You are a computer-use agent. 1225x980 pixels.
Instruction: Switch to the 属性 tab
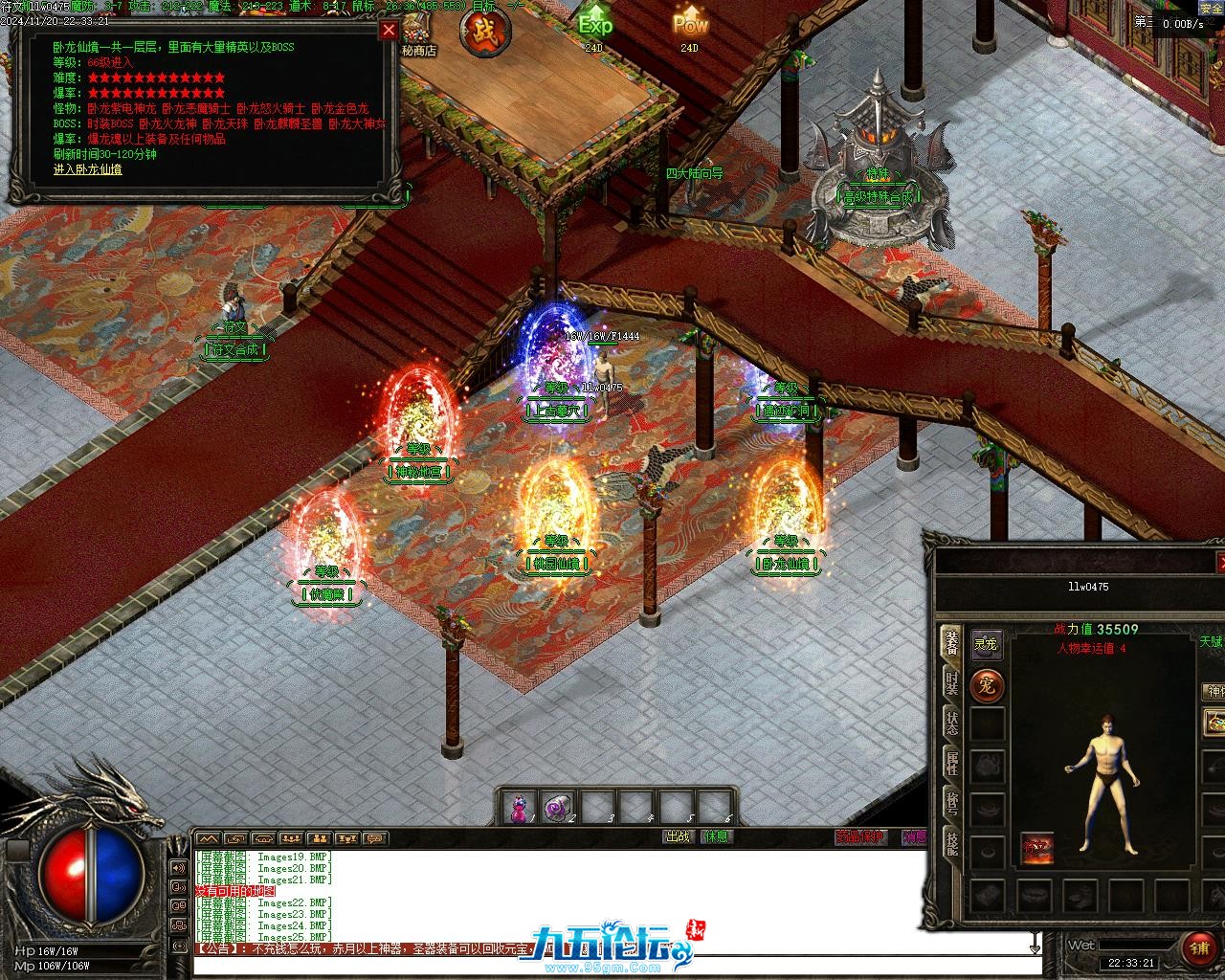(951, 764)
